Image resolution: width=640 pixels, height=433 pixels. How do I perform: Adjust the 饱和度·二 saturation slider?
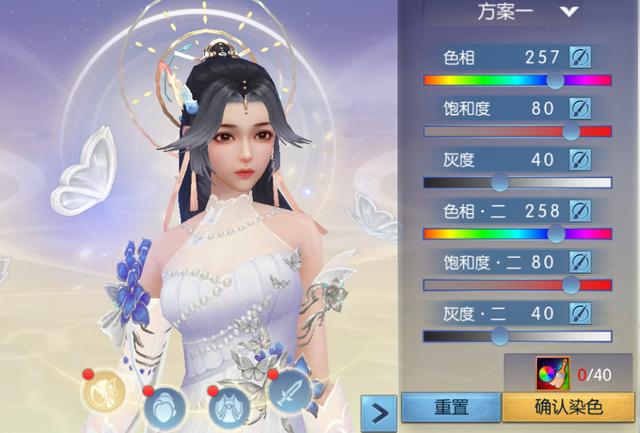point(571,285)
